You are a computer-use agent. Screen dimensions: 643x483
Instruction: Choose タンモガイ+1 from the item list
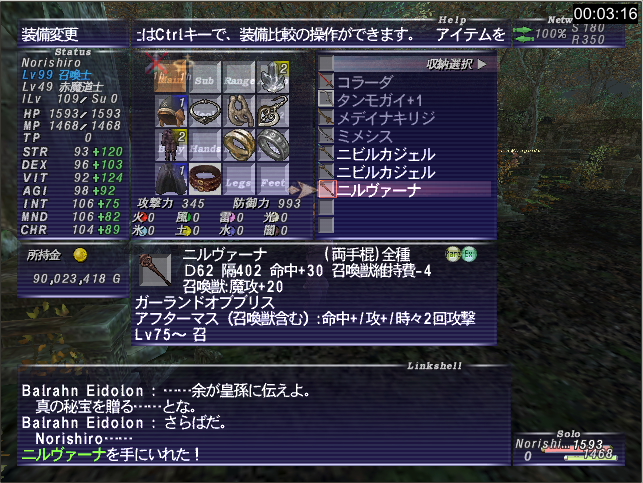tap(378, 99)
